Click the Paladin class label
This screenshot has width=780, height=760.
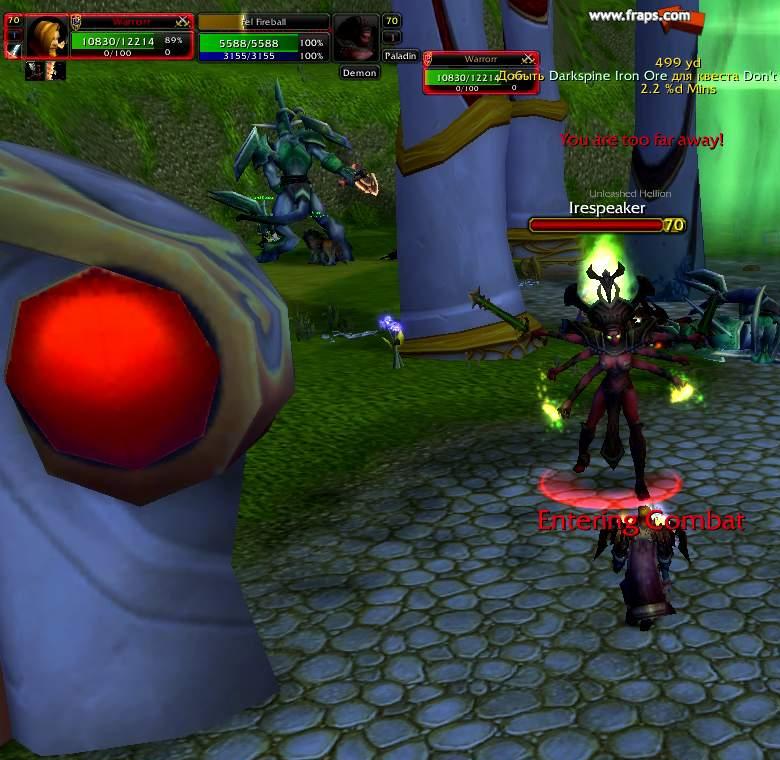pyautogui.click(x=400, y=56)
